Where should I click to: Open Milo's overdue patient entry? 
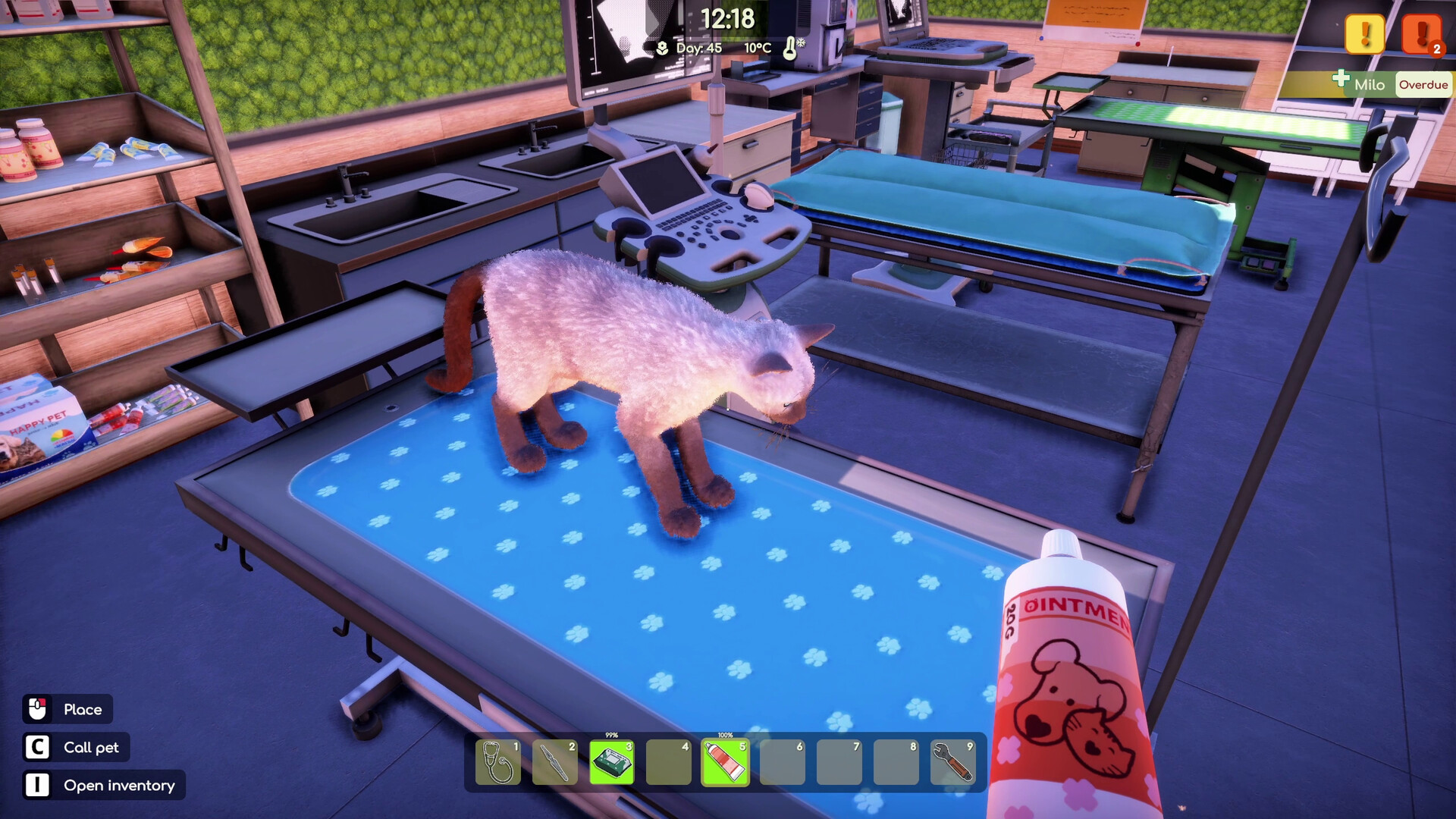point(1392,84)
